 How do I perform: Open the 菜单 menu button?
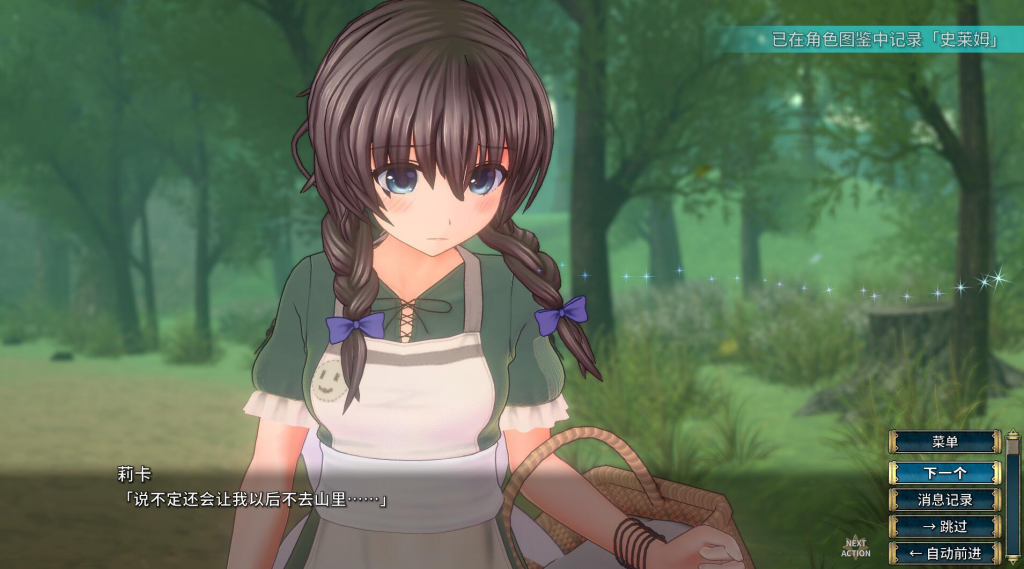tap(944, 442)
